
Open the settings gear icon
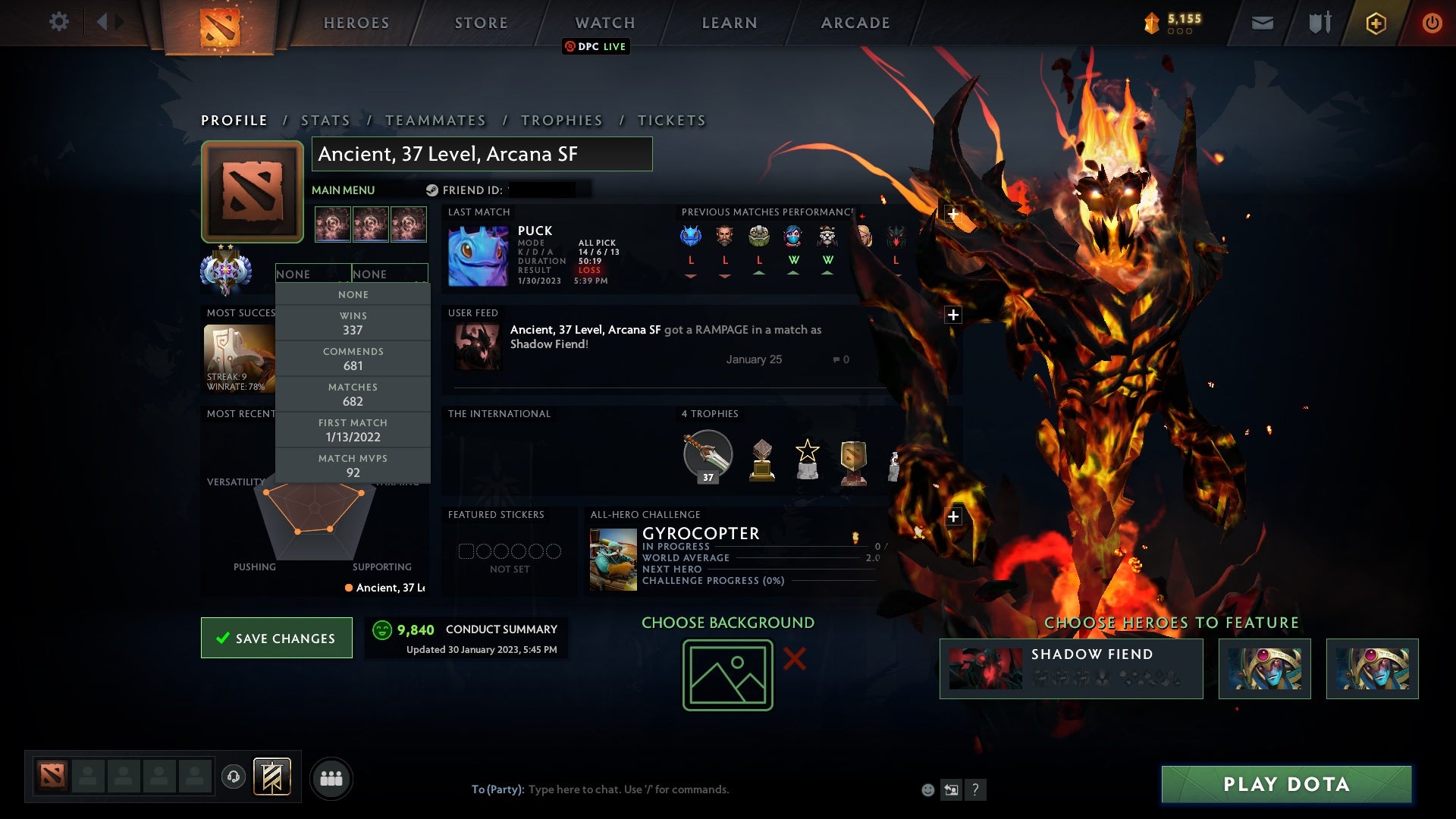pos(60,22)
